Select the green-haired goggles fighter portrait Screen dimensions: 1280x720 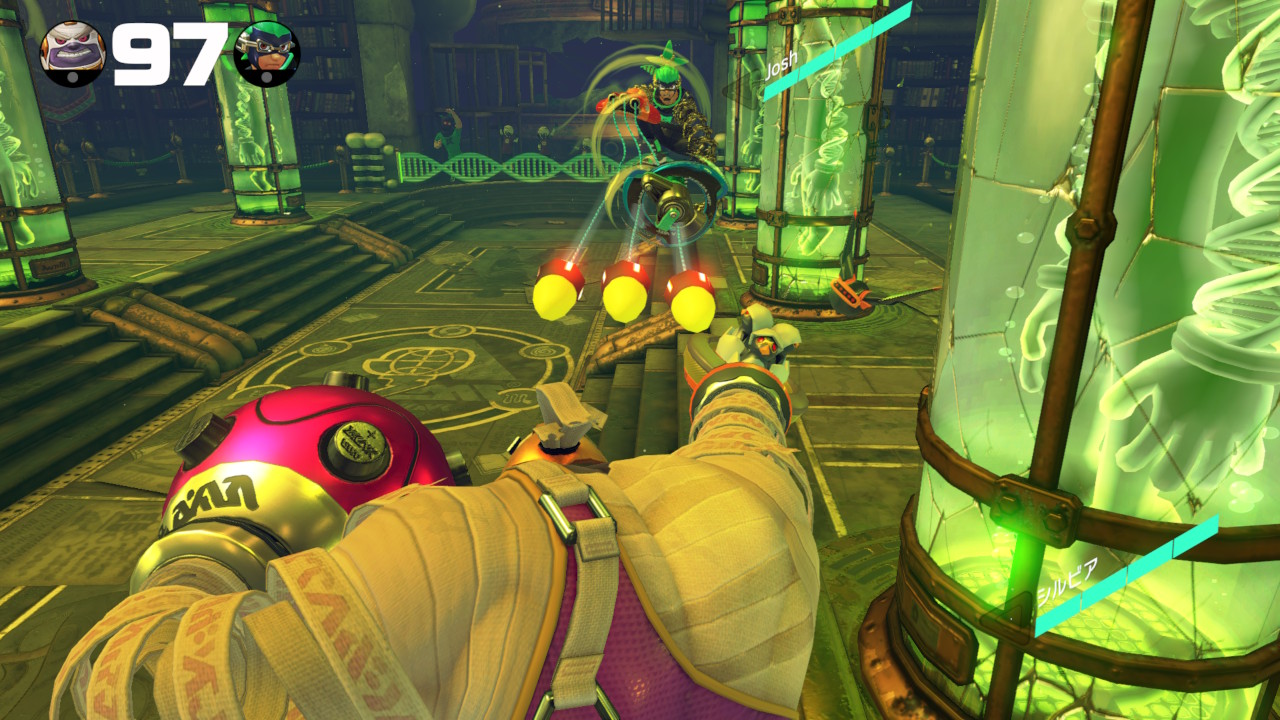[x=267, y=54]
